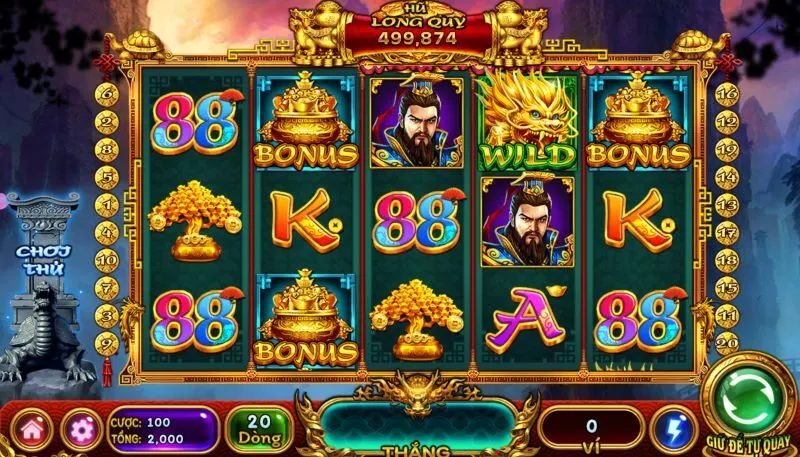
Task: Open the Hũ Long Quy jackpot banner
Action: tap(419, 30)
